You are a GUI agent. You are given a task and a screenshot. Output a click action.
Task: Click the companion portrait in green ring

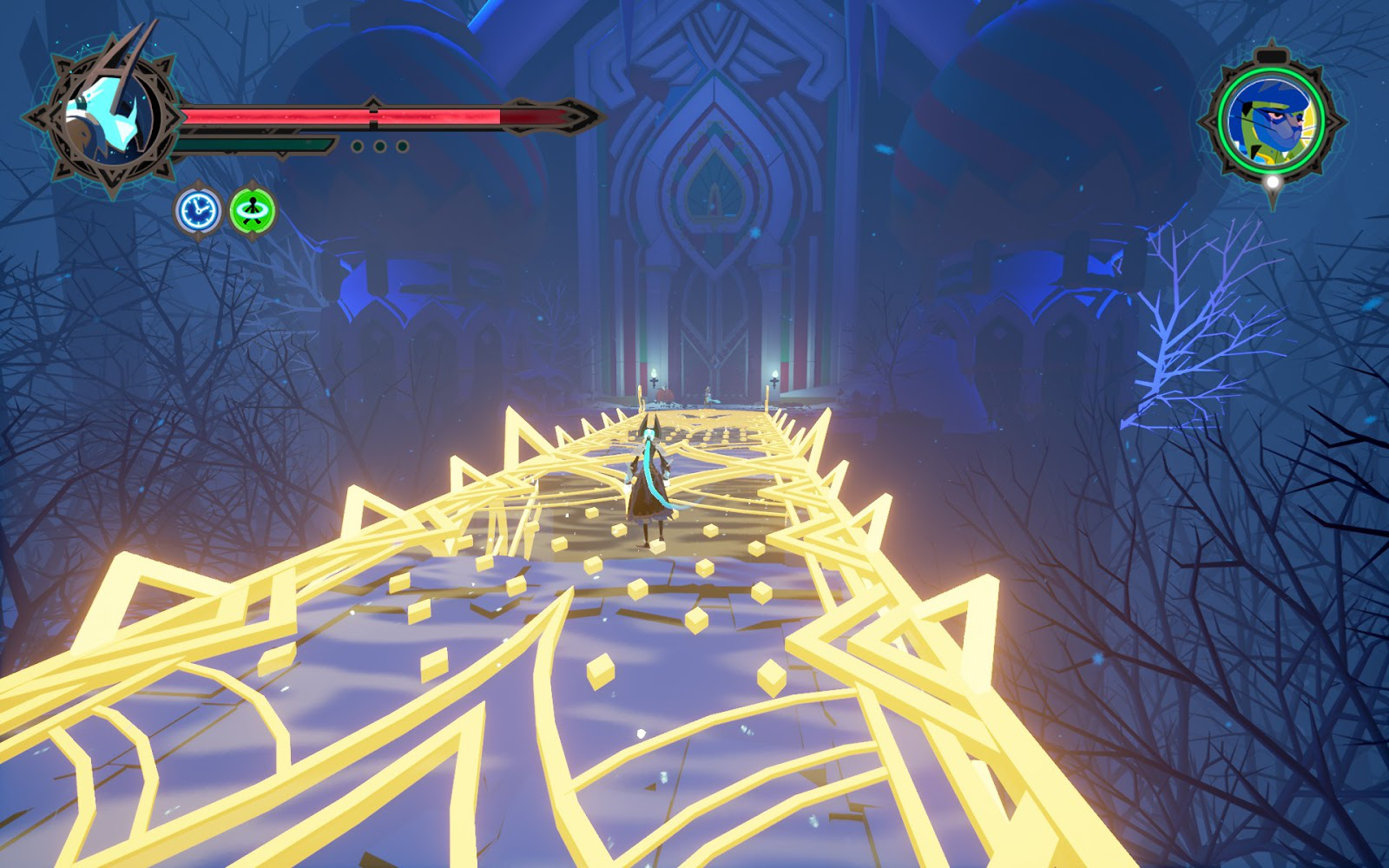1271,121
